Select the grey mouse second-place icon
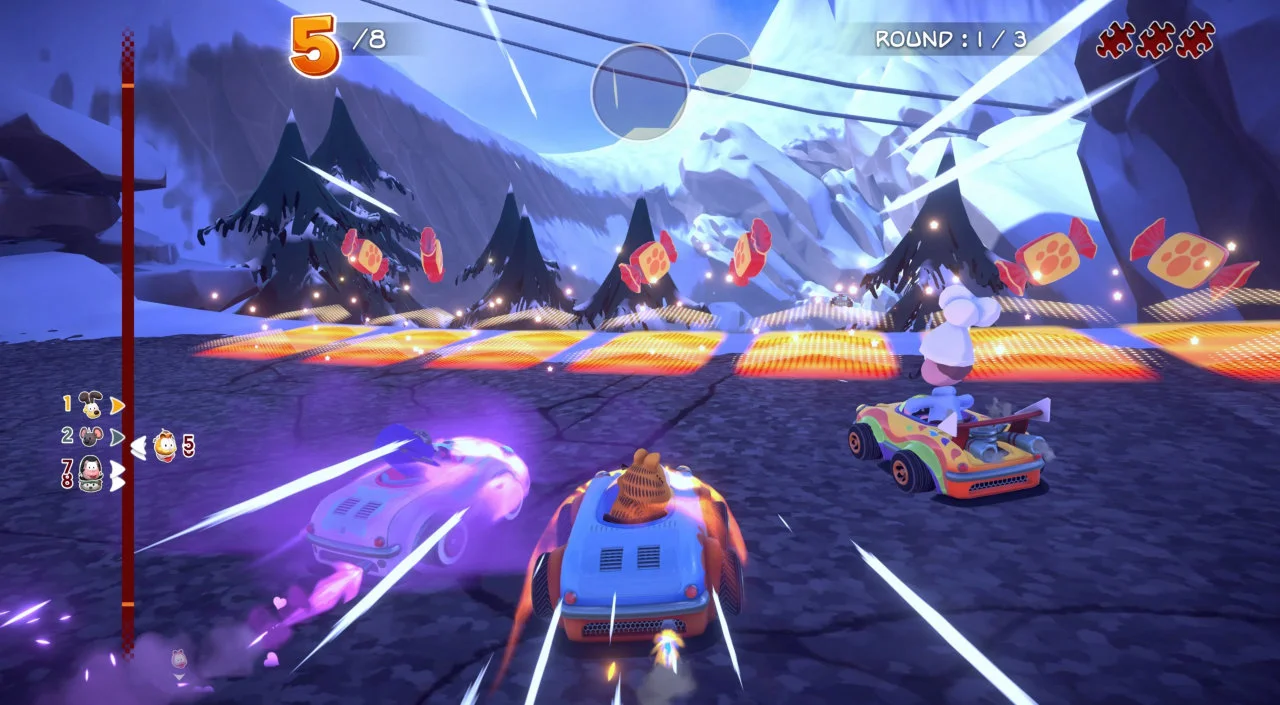 point(91,436)
